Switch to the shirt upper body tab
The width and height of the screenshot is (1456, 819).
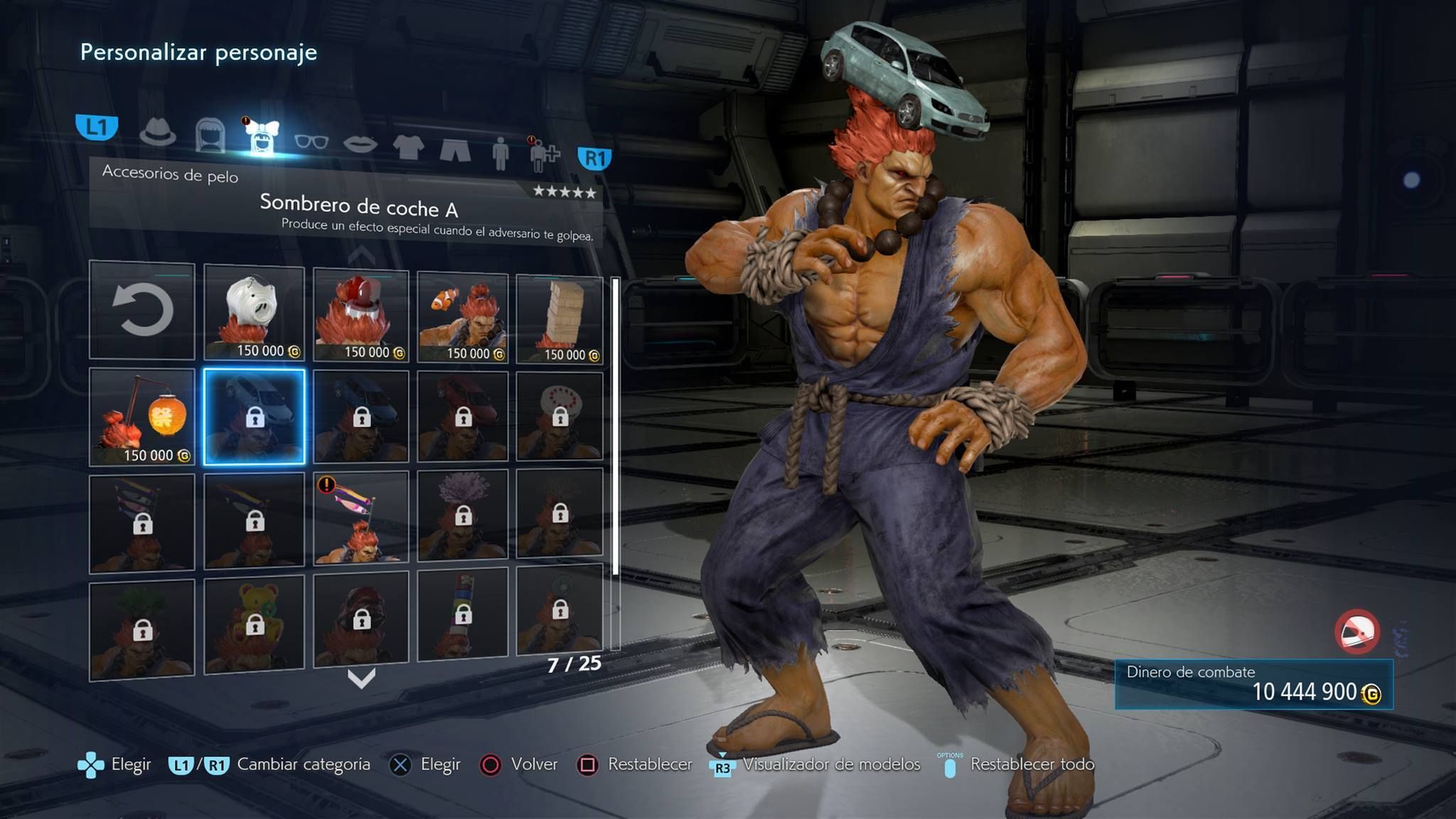[x=408, y=147]
